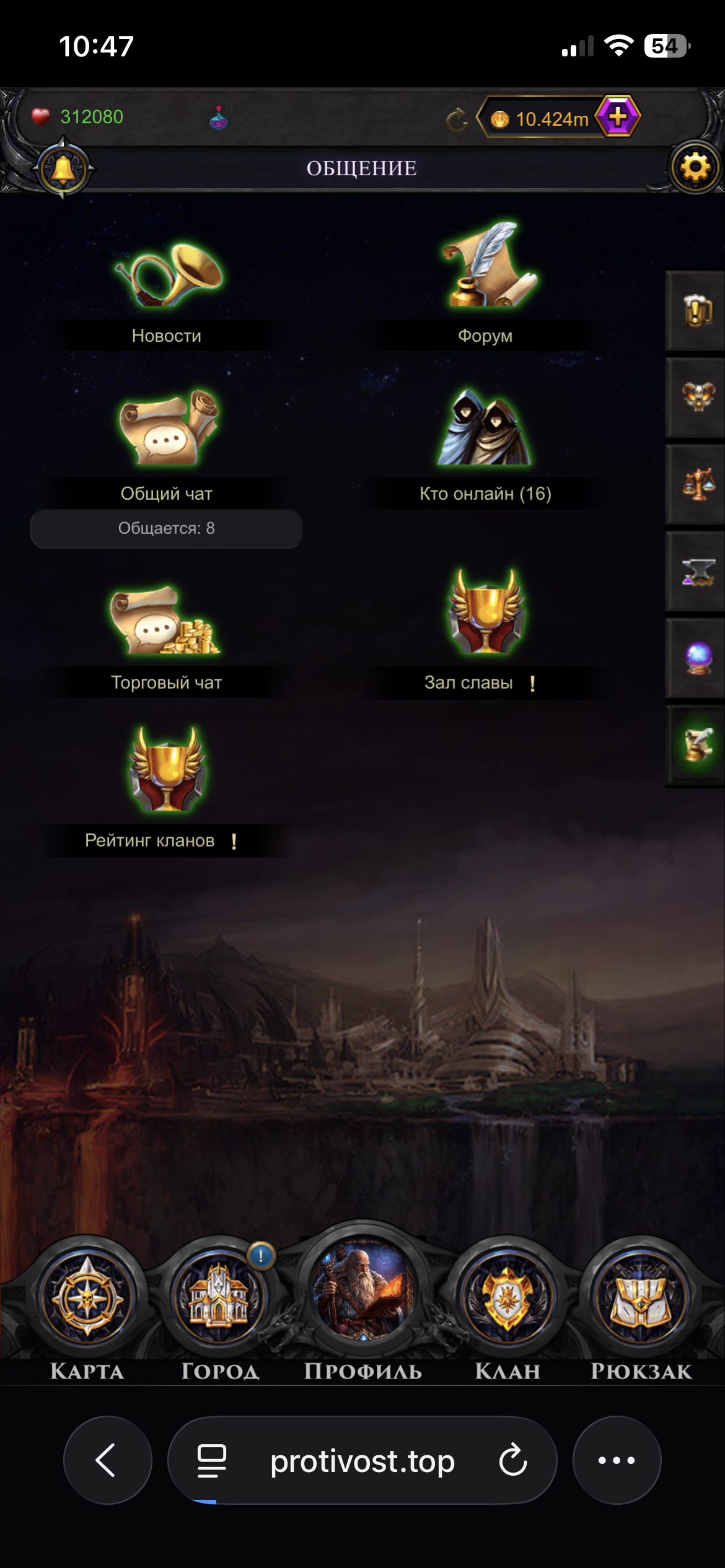725x1568 pixels.
Task: Open settings with the gear icon
Action: (x=695, y=168)
